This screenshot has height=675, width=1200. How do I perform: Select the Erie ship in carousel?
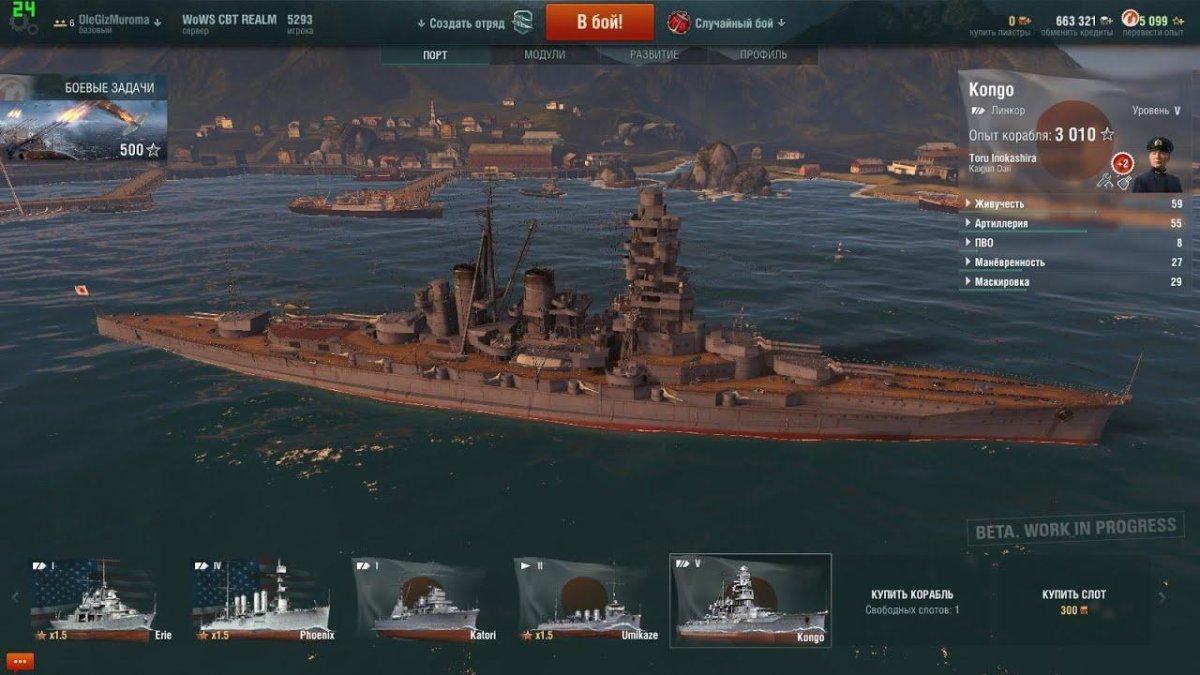(x=93, y=600)
